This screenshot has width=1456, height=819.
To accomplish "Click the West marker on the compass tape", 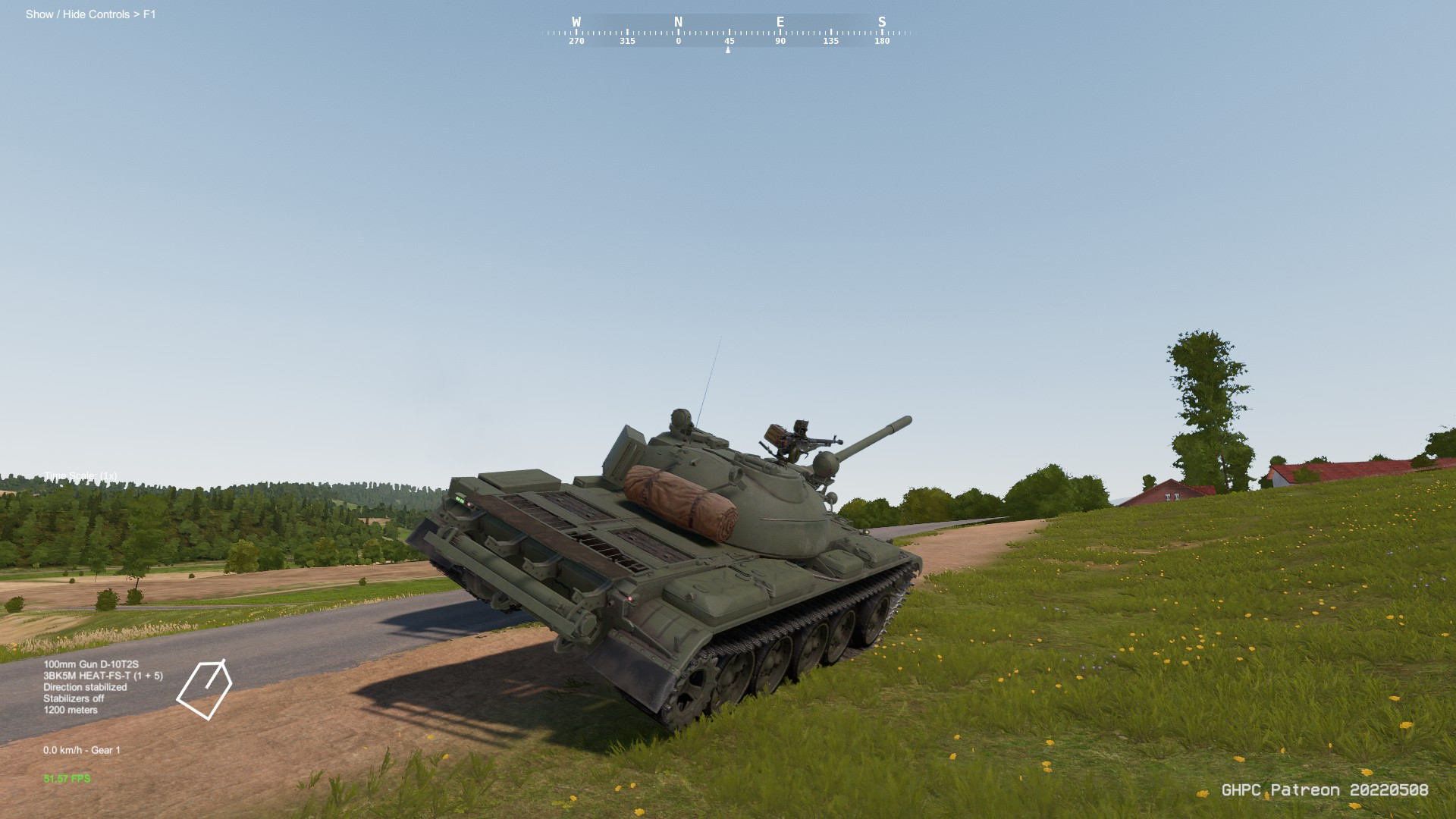I will [578, 22].
